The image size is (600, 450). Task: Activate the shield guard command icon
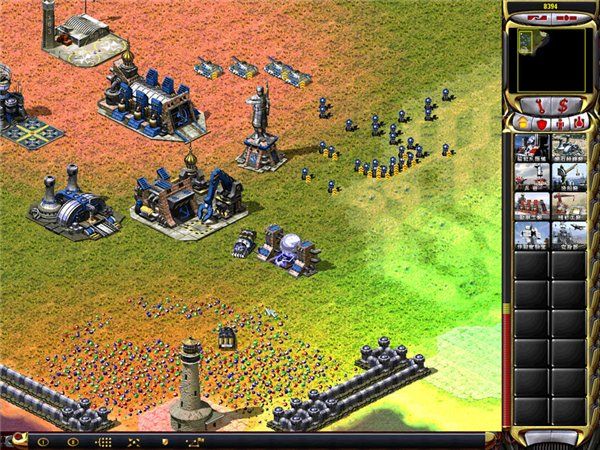164,441
